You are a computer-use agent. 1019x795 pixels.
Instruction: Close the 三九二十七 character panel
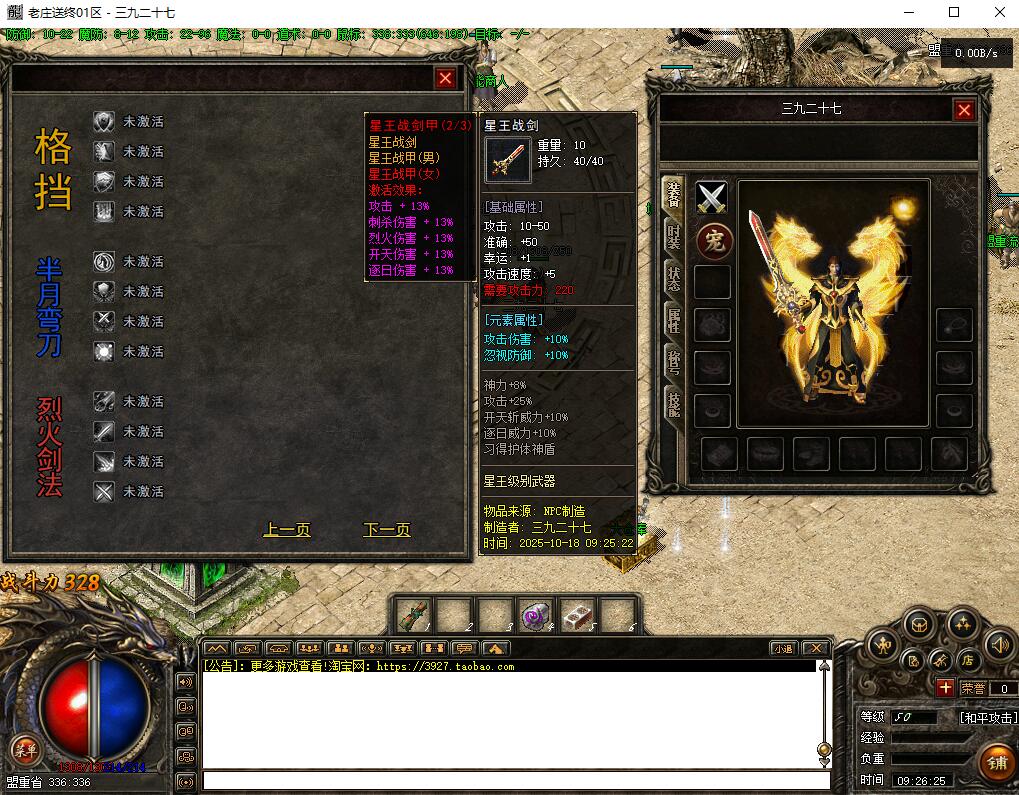point(964,110)
